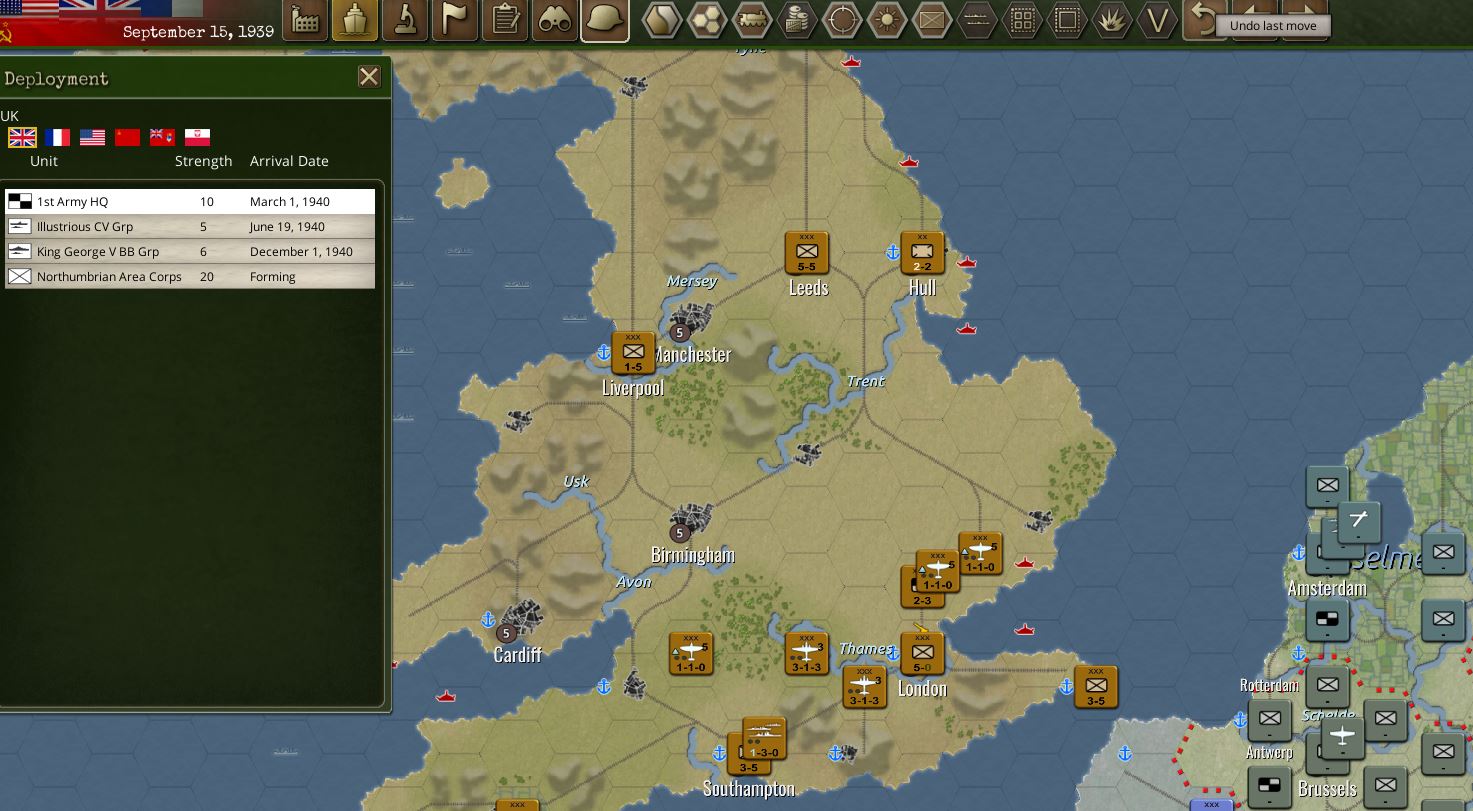Toggle the crosshair target map overlay
The image size is (1473, 811).
(x=841, y=20)
